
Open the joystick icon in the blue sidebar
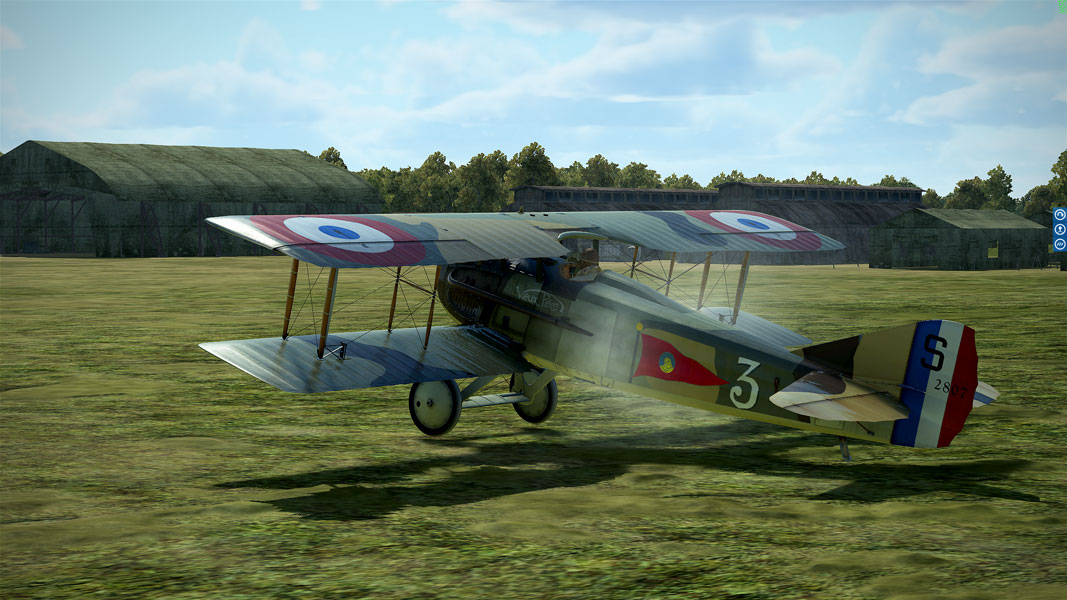coord(1060,229)
